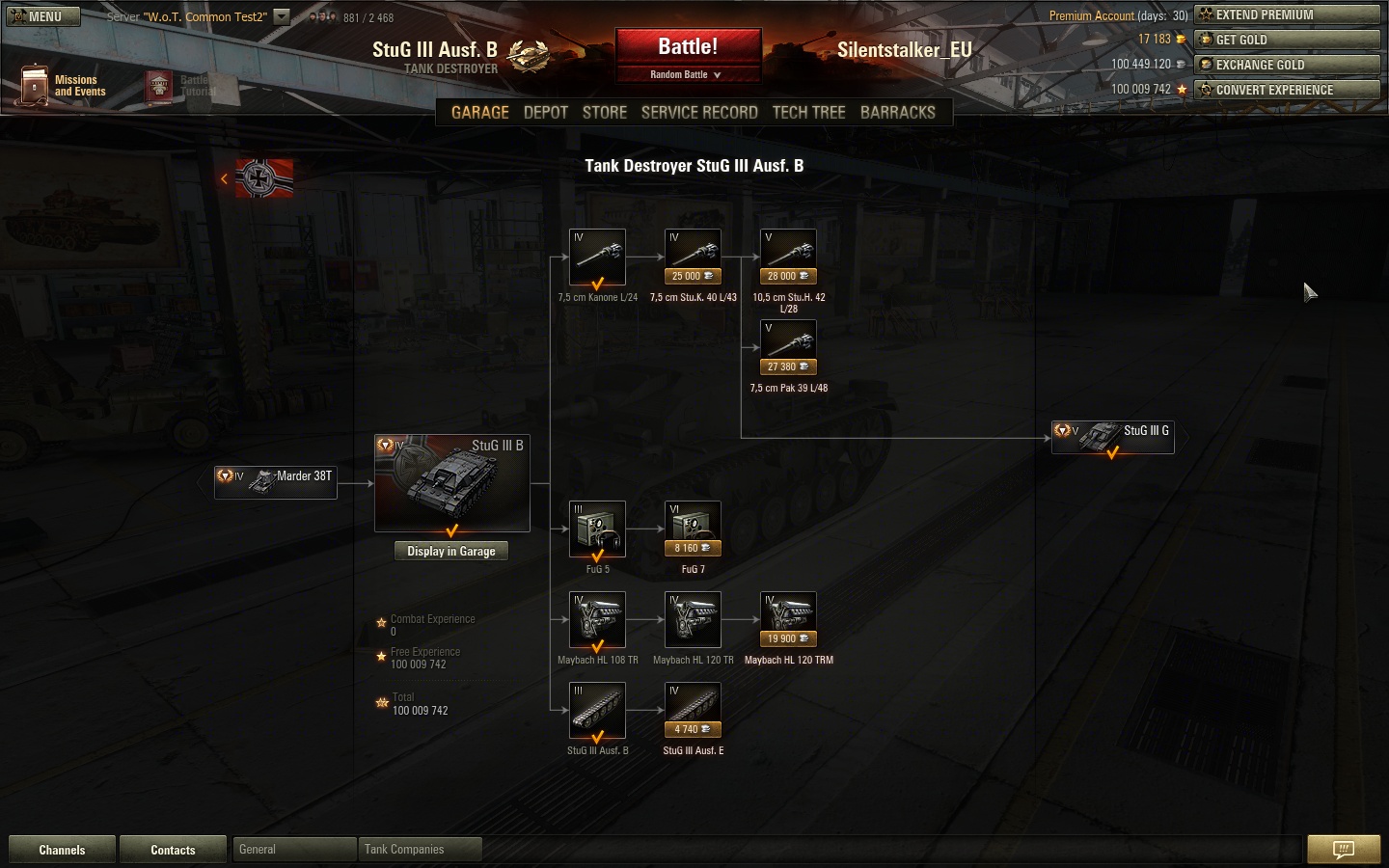The image size is (1389, 868).
Task: Open the Channels chat button
Action: tap(62, 850)
